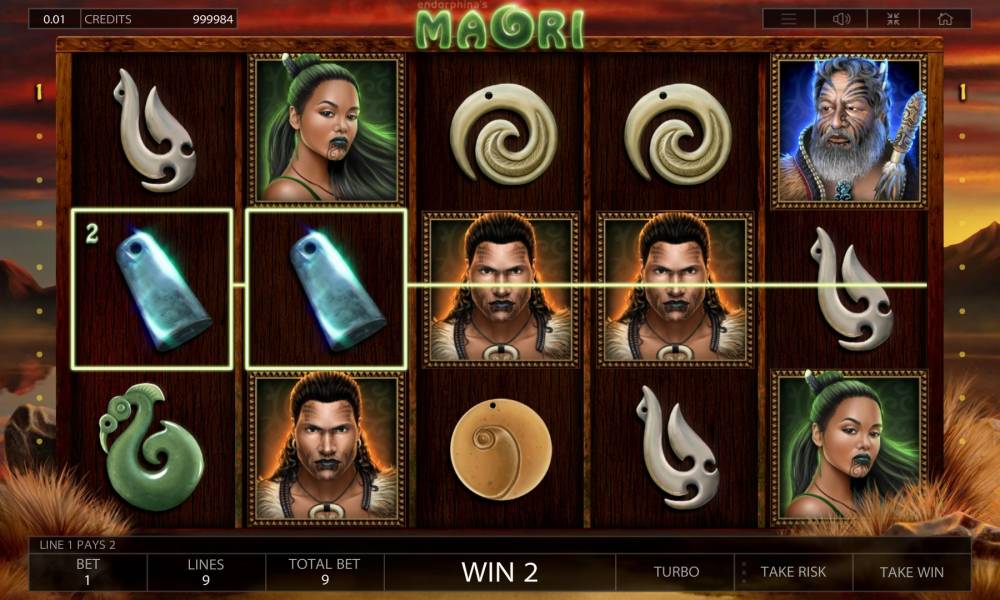This screenshot has height=600, width=1000.
Task: Choose Take Risk to gamble winnings
Action: point(793,572)
